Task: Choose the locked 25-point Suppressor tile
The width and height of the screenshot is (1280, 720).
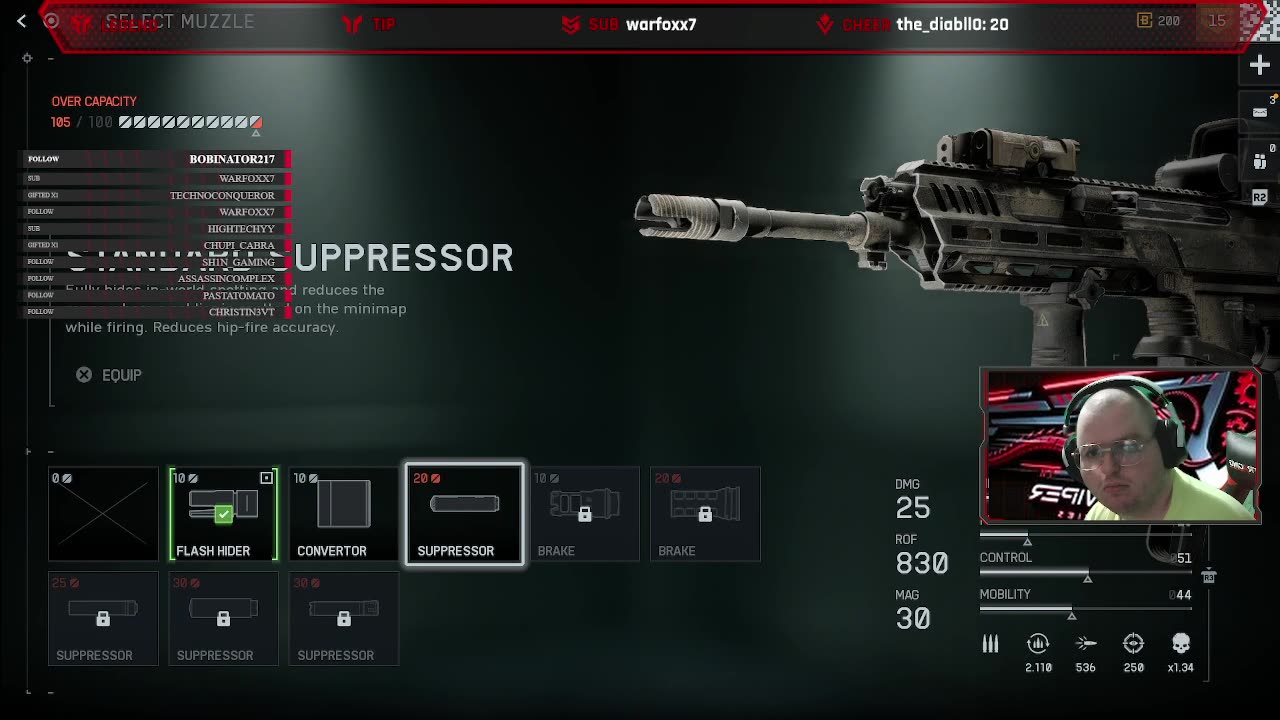Action: [x=104, y=618]
